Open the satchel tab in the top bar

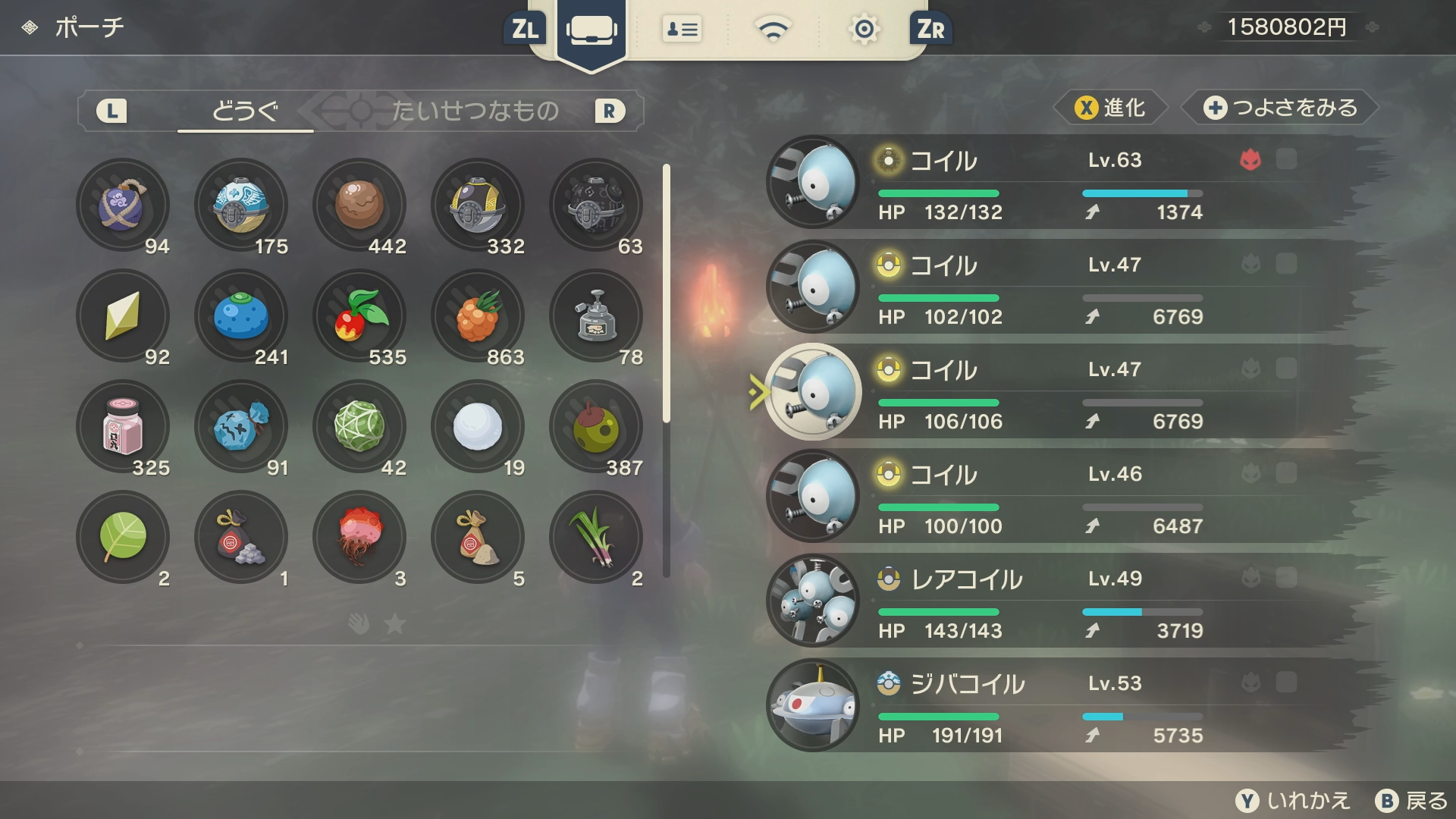point(591,30)
